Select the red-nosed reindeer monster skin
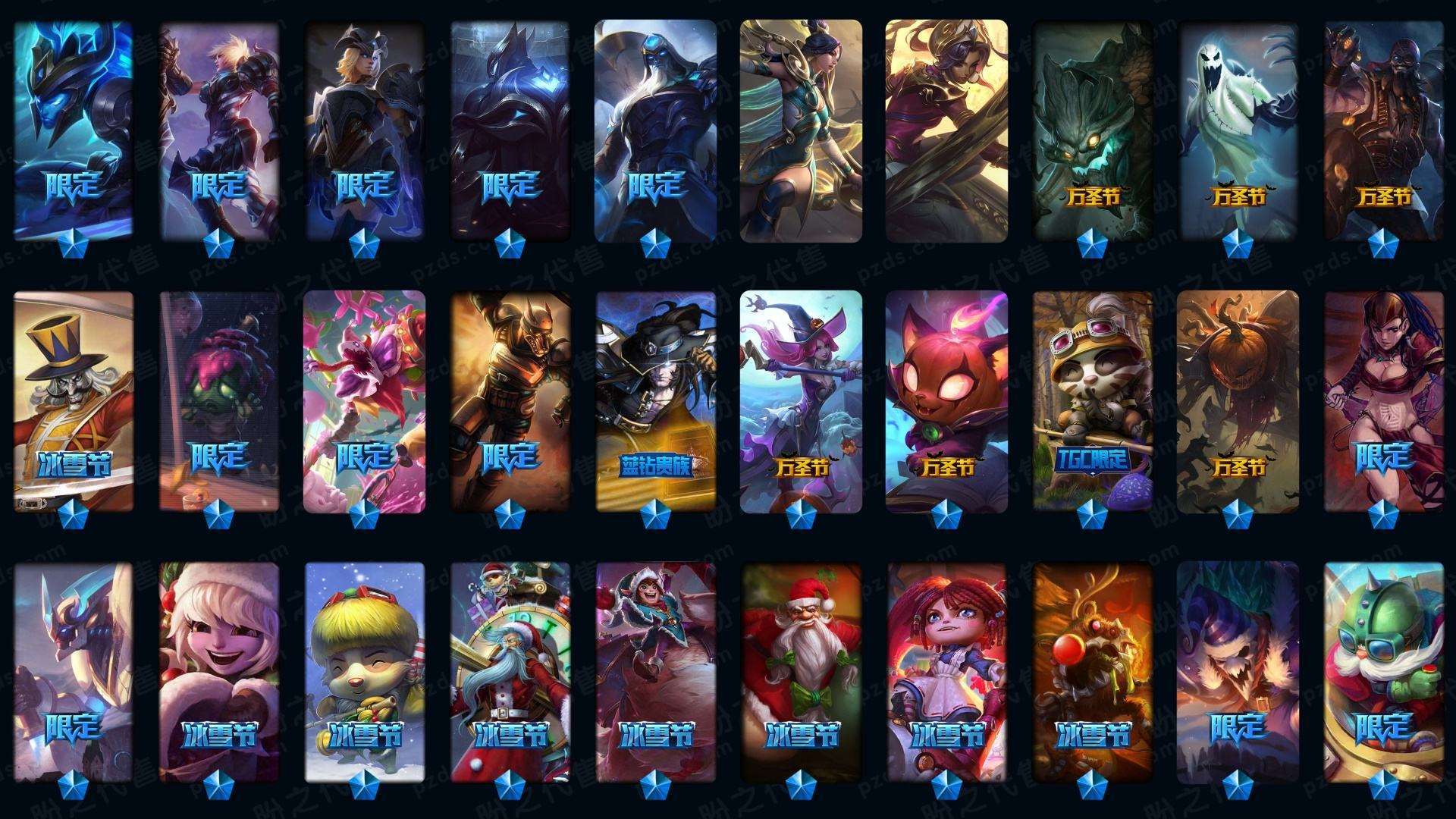This screenshot has height=819, width=1456. click(x=1092, y=671)
